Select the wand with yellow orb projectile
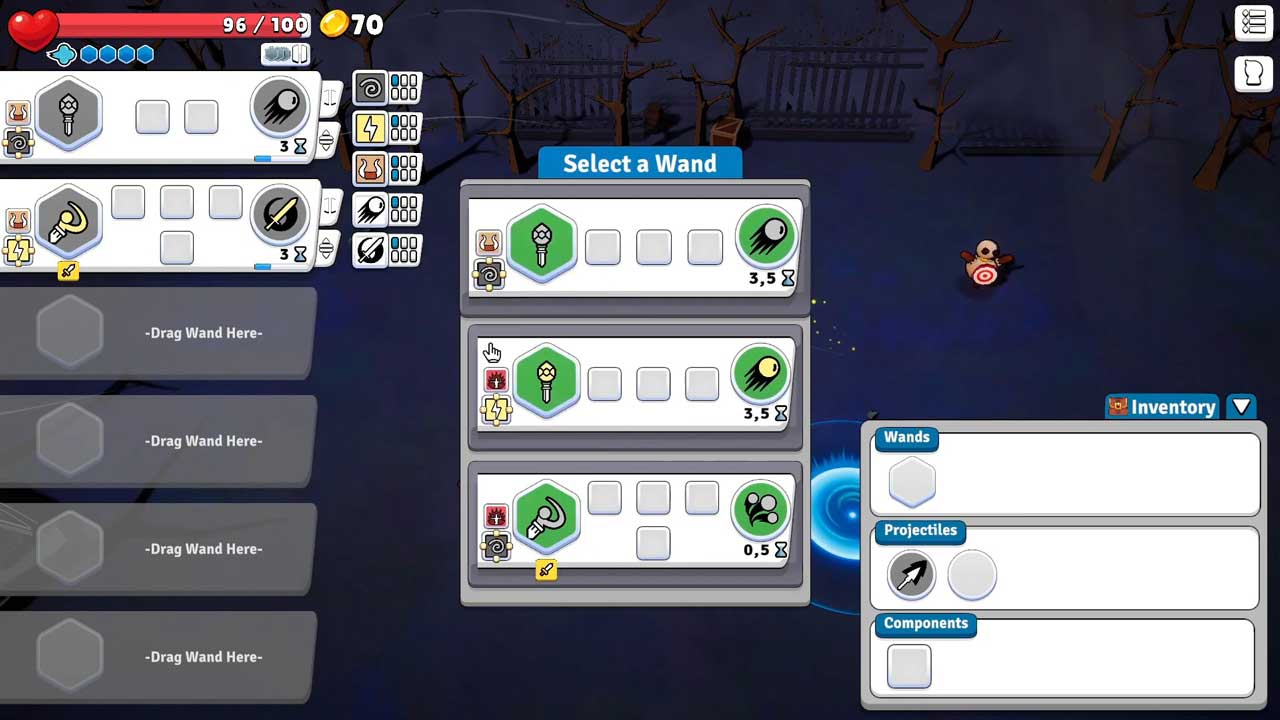 point(546,379)
